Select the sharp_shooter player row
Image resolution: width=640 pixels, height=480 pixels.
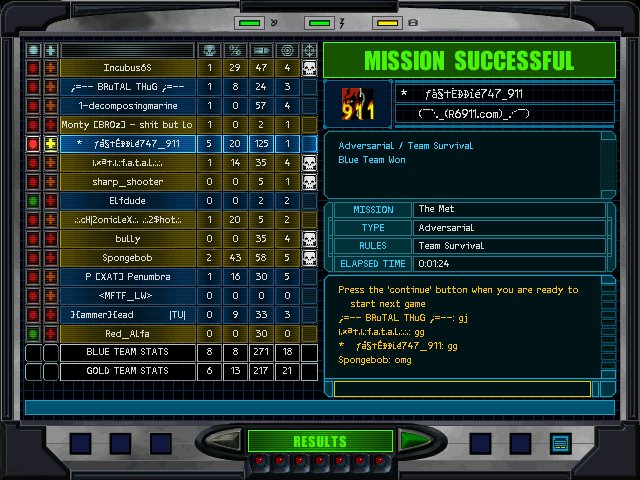pos(127,182)
